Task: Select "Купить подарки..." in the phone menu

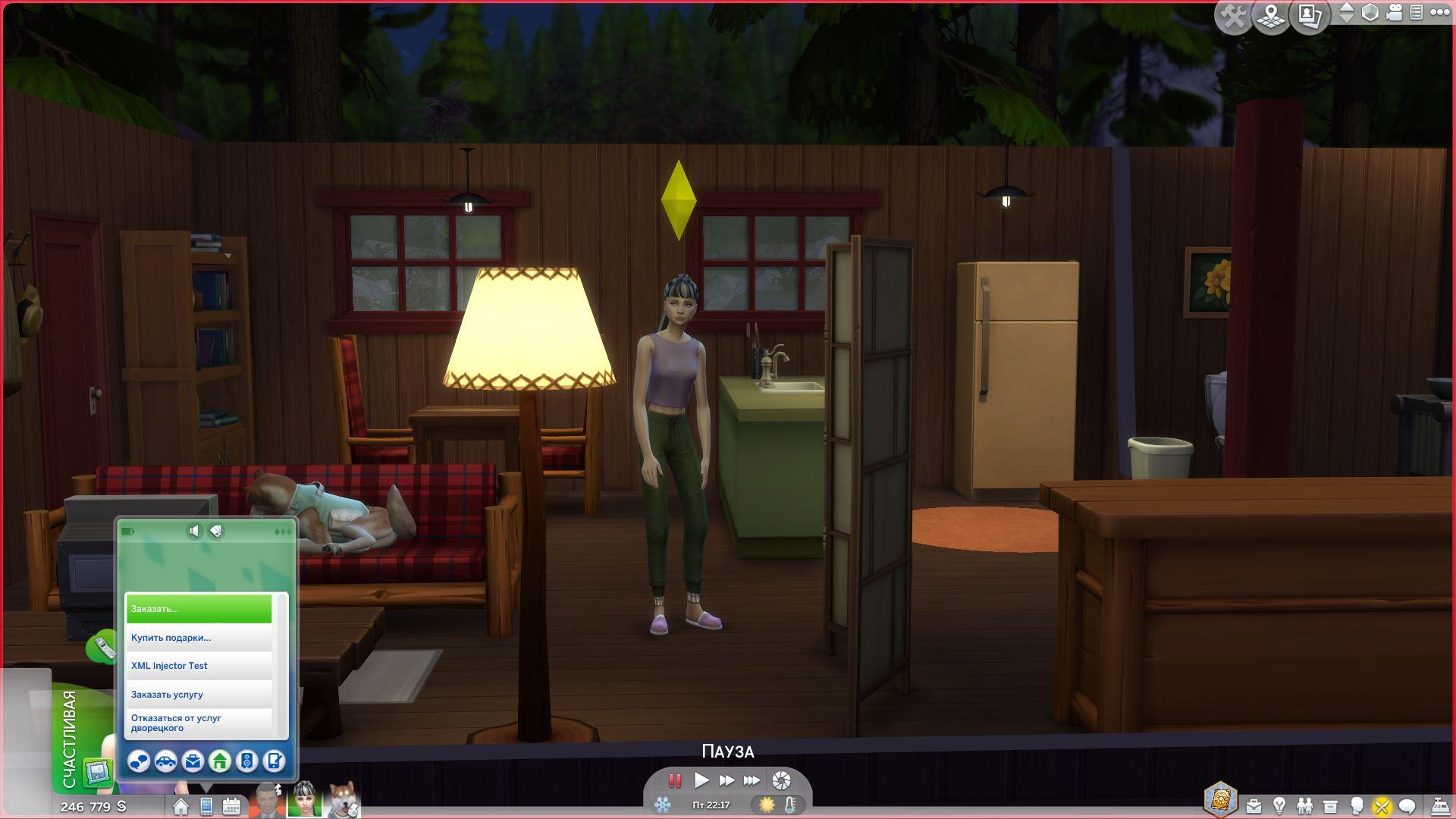Action: coord(199,638)
